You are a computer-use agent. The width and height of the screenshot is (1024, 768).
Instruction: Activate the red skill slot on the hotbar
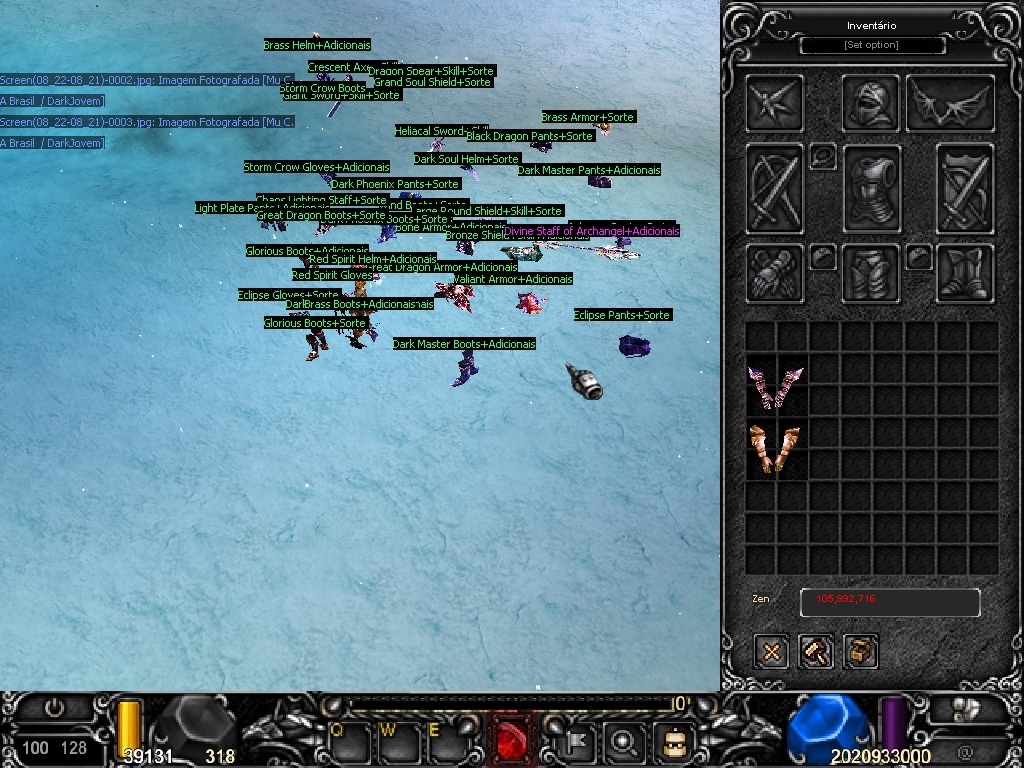[516, 741]
